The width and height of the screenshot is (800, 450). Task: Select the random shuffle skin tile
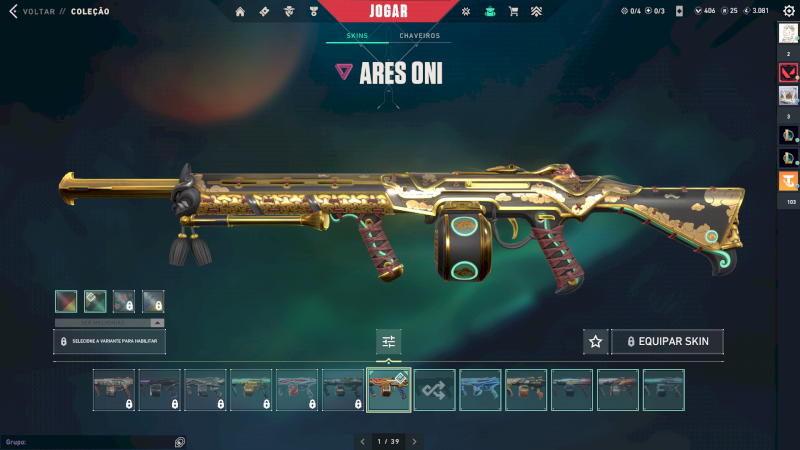(x=435, y=390)
